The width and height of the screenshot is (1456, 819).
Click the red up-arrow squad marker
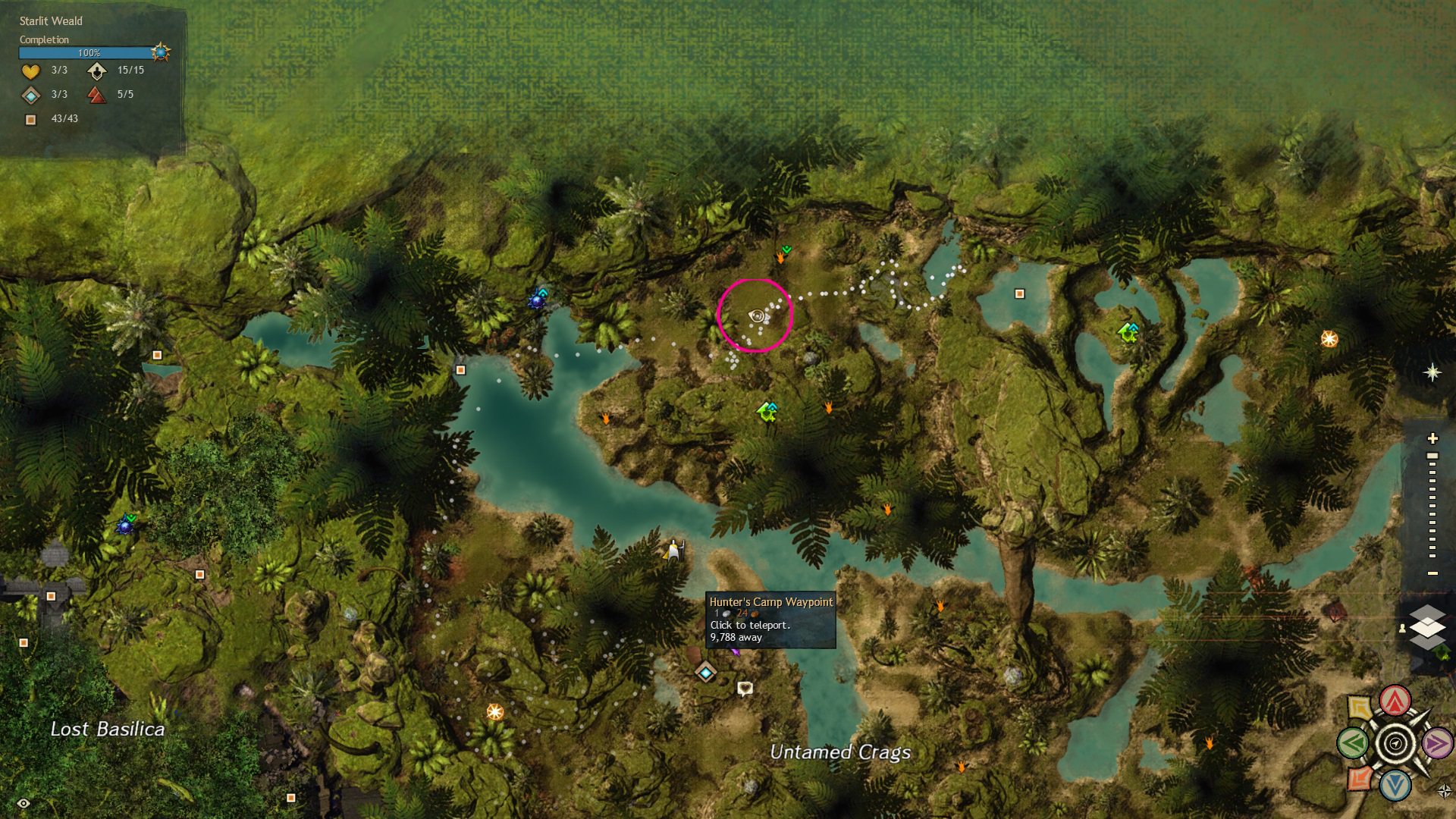click(x=1395, y=701)
